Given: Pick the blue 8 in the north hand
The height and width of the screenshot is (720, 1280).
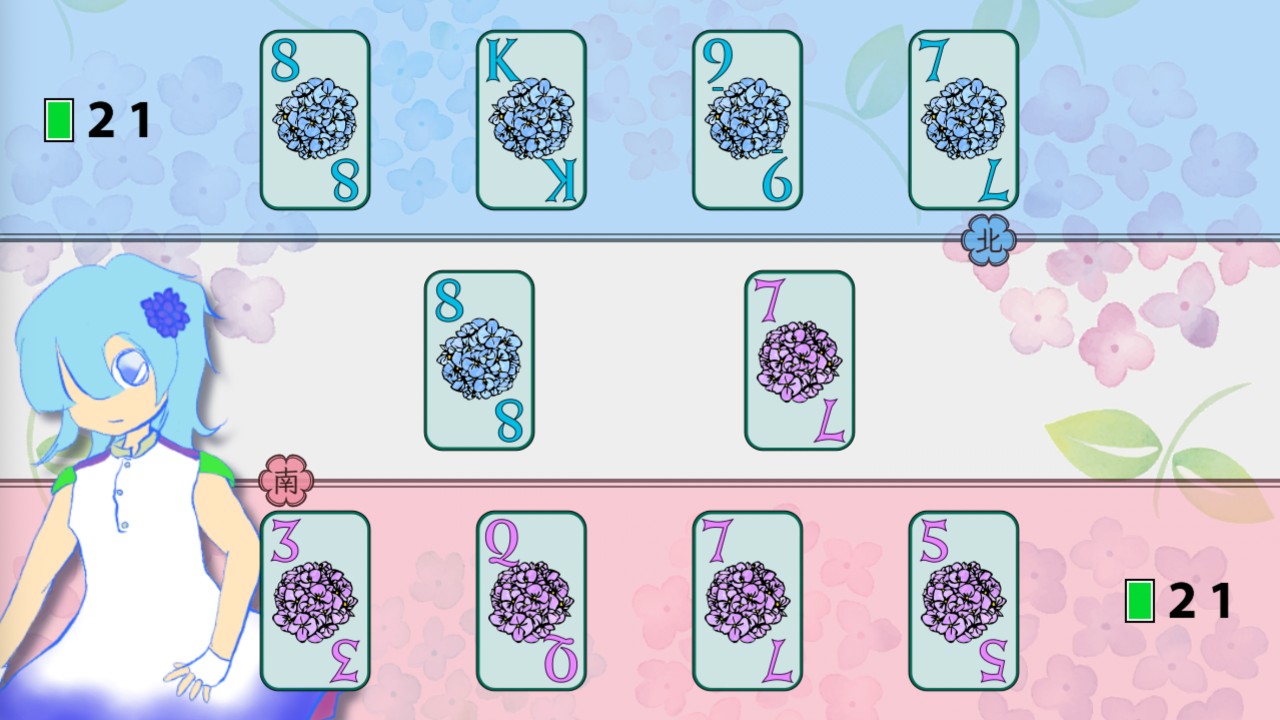Looking at the screenshot, I should (315, 120).
